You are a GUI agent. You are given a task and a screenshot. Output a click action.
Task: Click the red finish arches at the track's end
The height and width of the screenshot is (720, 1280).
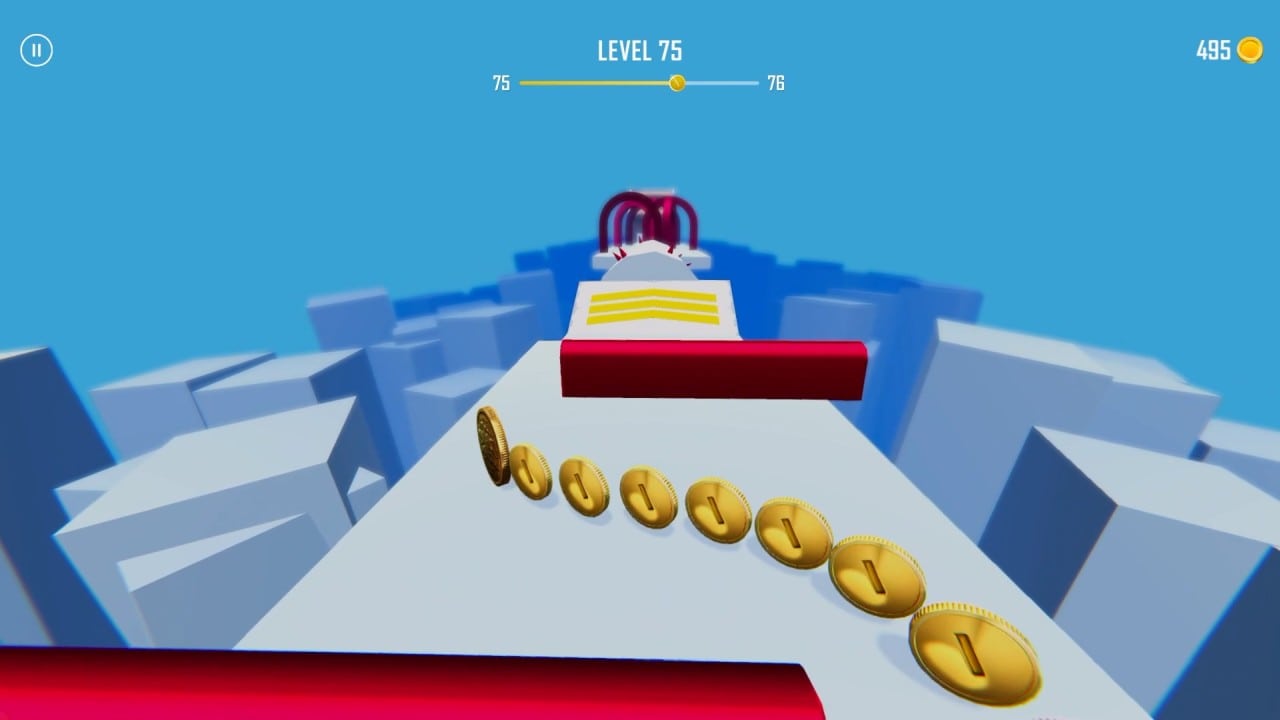pyautogui.click(x=648, y=216)
